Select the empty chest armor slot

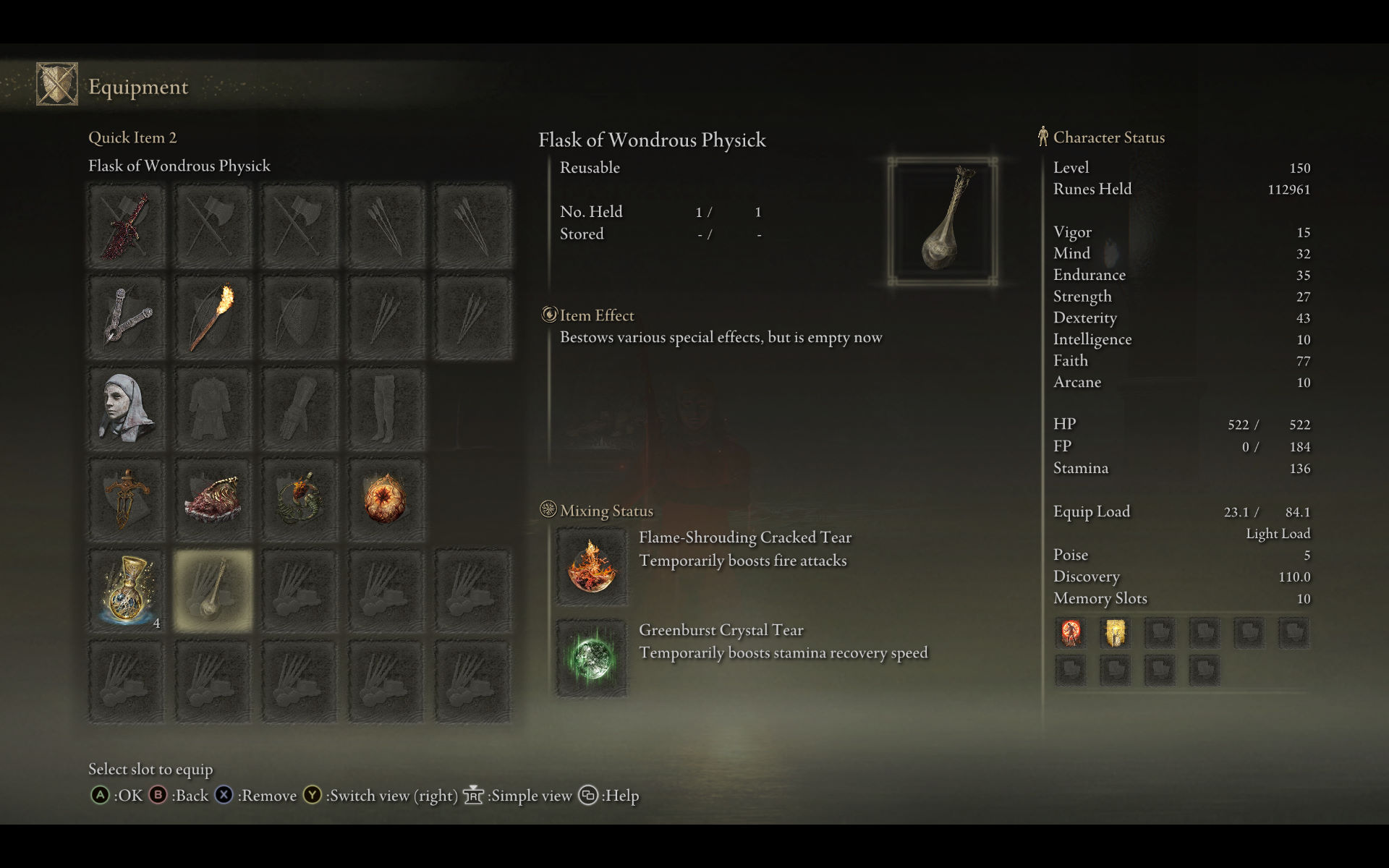213,409
